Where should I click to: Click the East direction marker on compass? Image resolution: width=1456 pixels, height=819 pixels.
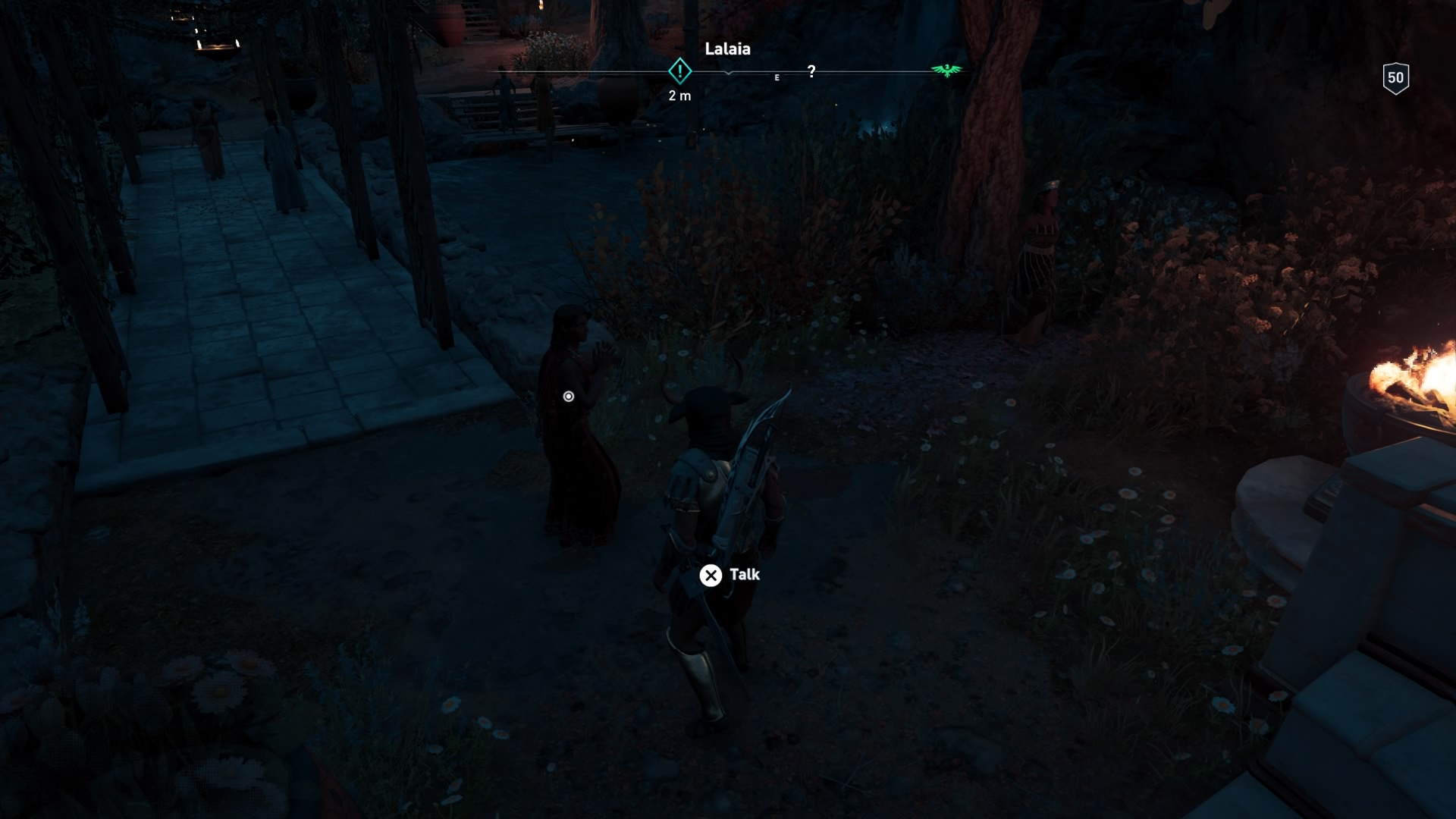pos(776,77)
